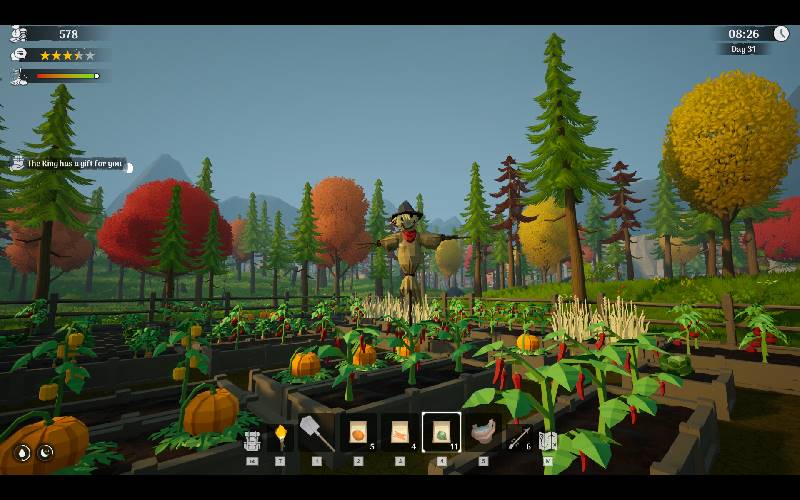Equip the shovel from the hotbar

(x=316, y=433)
